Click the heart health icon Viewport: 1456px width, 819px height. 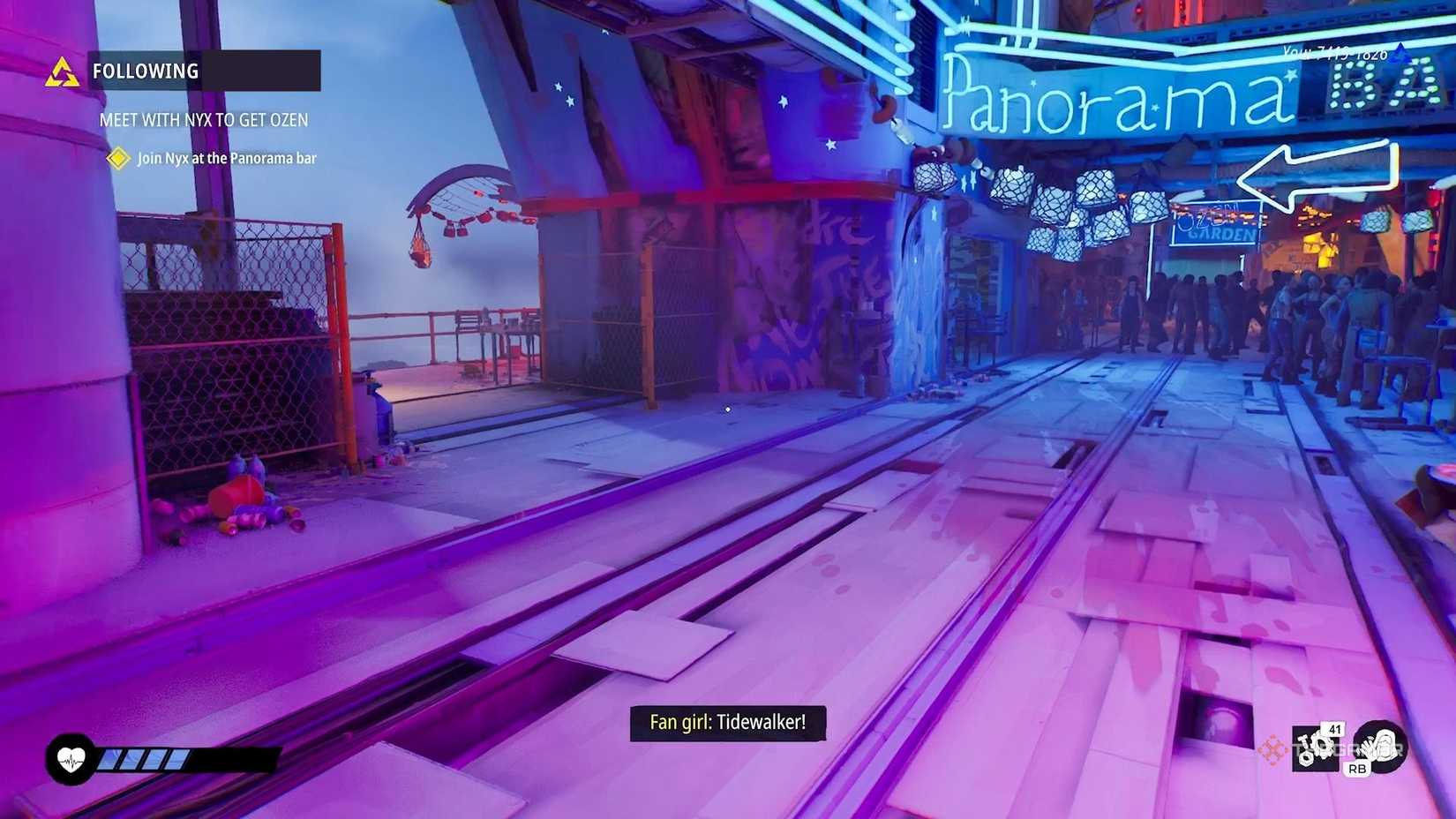(x=71, y=760)
